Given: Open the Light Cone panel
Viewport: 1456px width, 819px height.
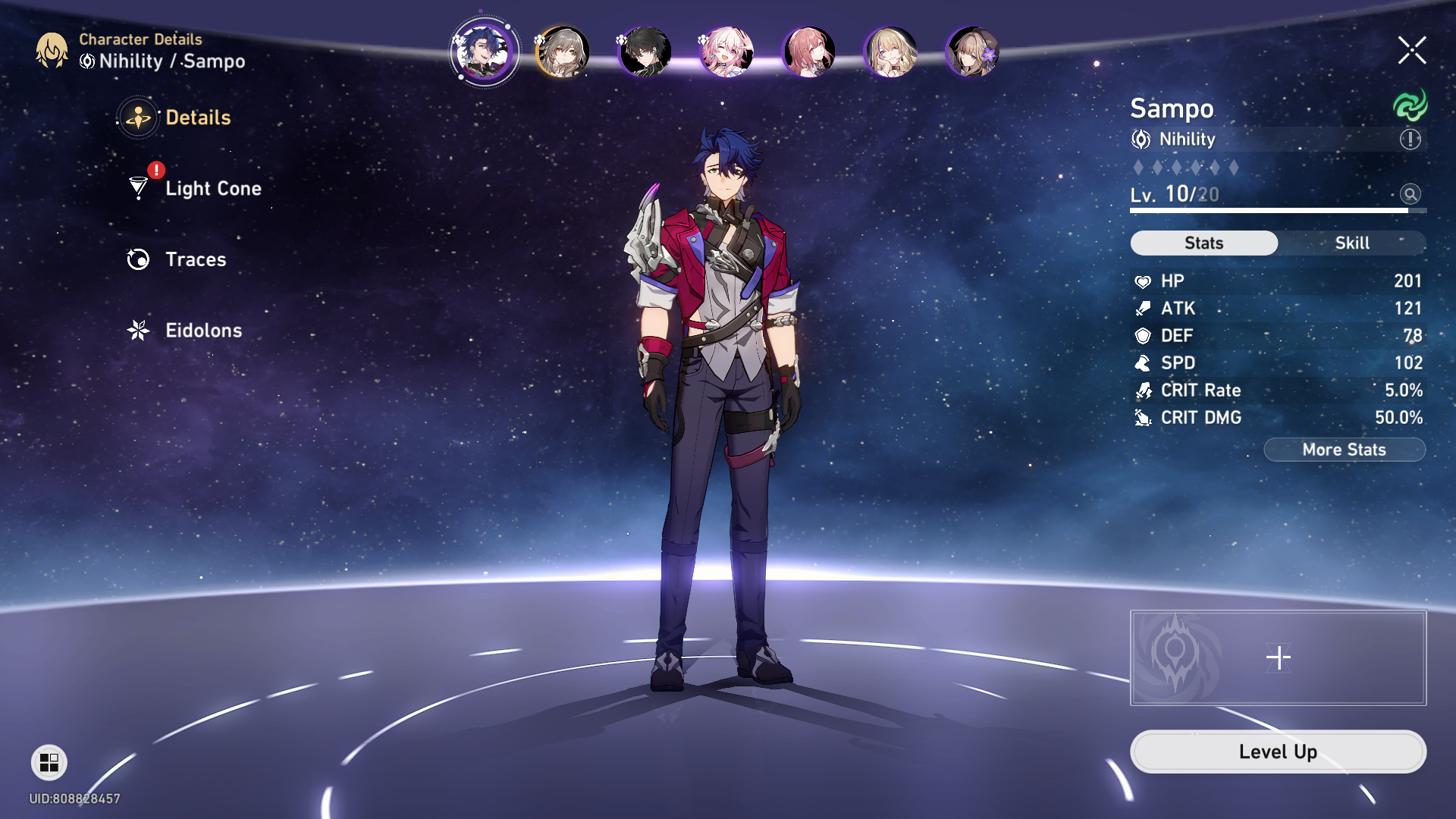Looking at the screenshot, I should point(212,188).
